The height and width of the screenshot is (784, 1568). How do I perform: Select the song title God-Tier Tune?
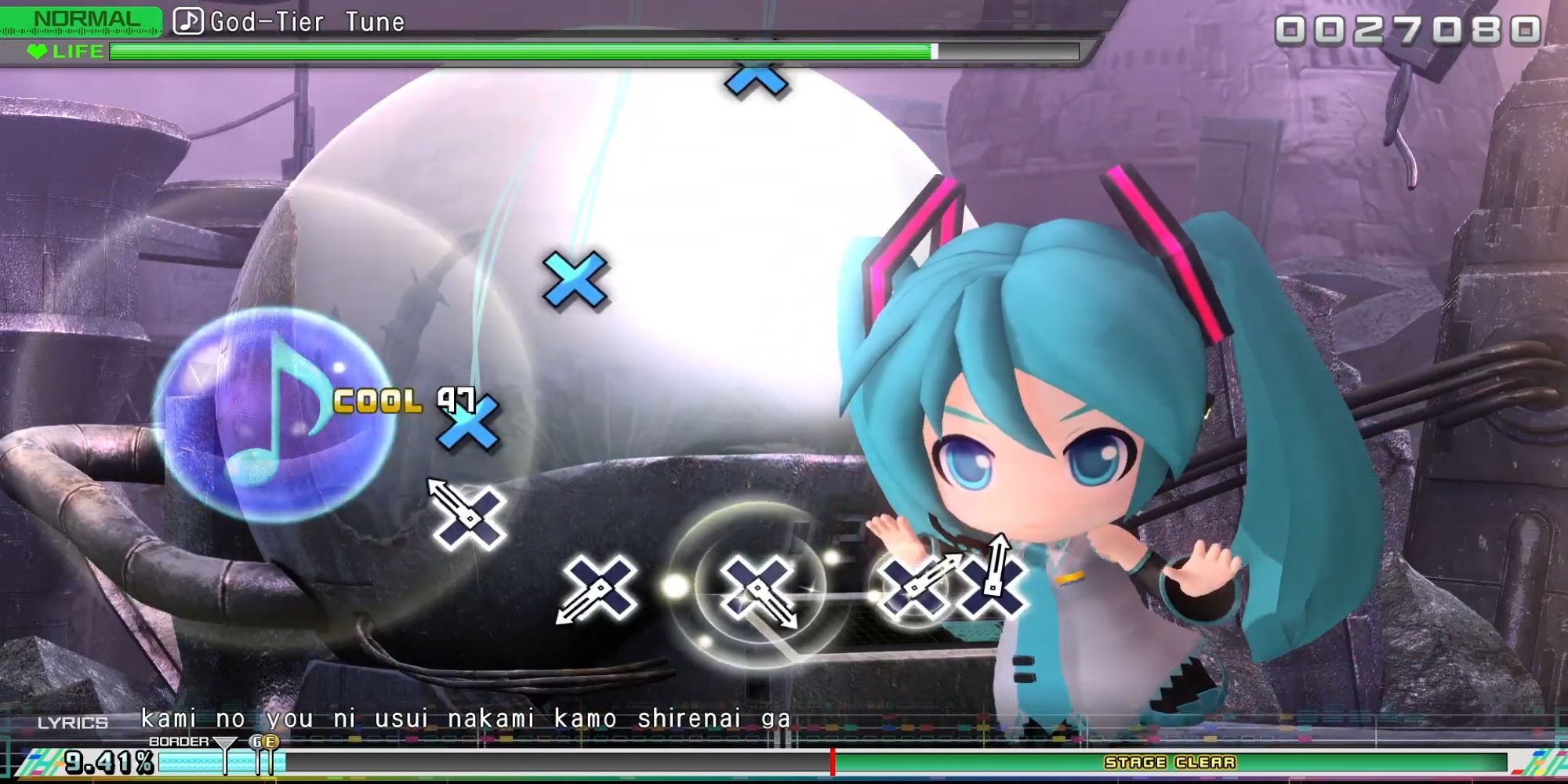coord(306,20)
